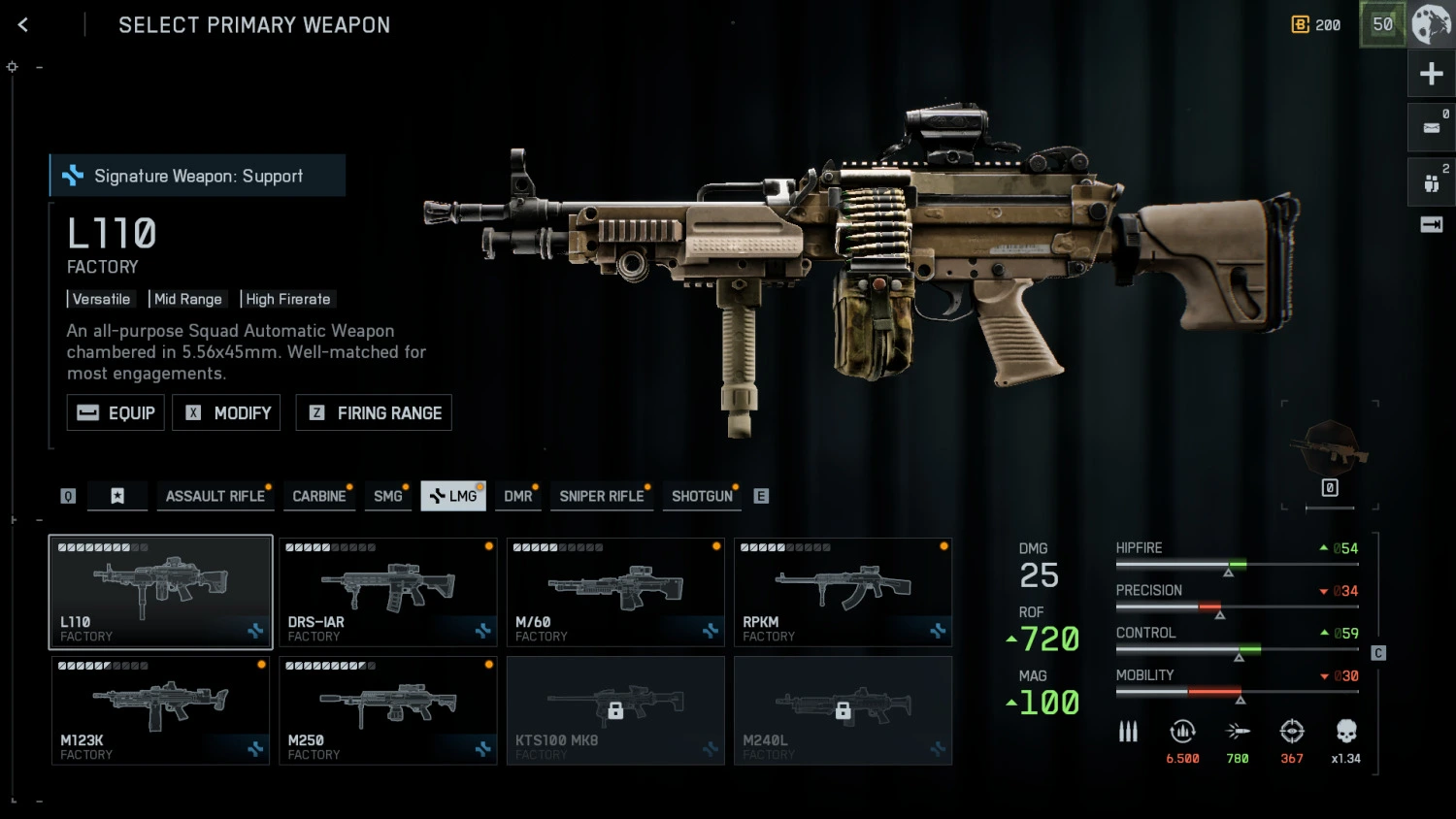Show the SMG weapon list
This screenshot has width=1456, height=819.
click(x=387, y=496)
